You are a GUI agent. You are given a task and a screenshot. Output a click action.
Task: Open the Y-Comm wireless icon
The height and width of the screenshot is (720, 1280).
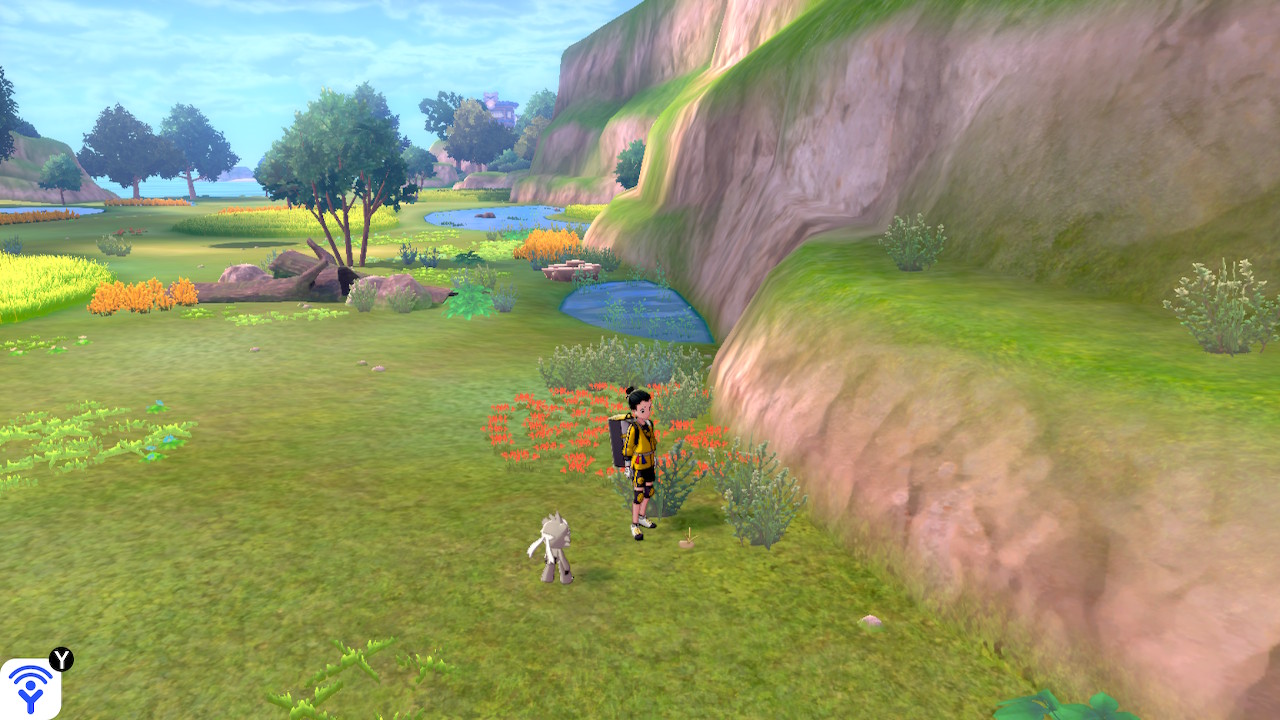(x=30, y=688)
